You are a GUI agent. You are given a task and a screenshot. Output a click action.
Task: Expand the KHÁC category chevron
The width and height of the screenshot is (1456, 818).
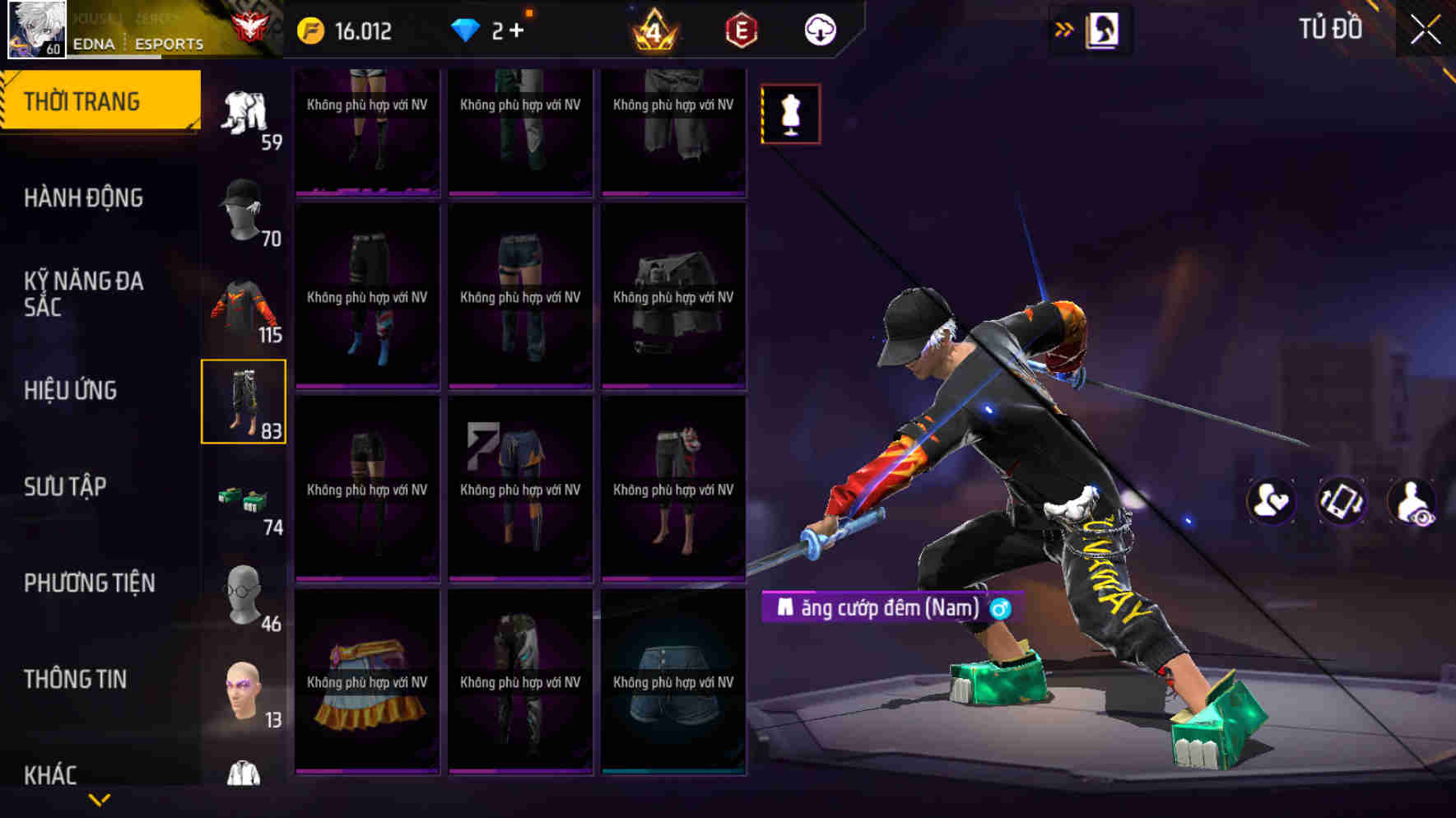(x=101, y=798)
